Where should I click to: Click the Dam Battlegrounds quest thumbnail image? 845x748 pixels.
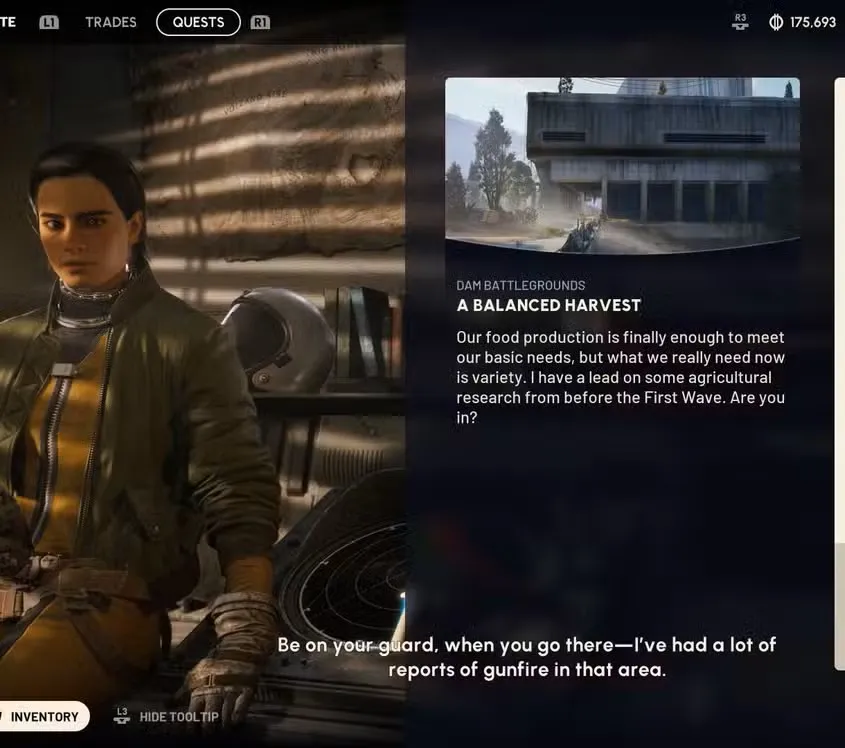[x=622, y=164]
